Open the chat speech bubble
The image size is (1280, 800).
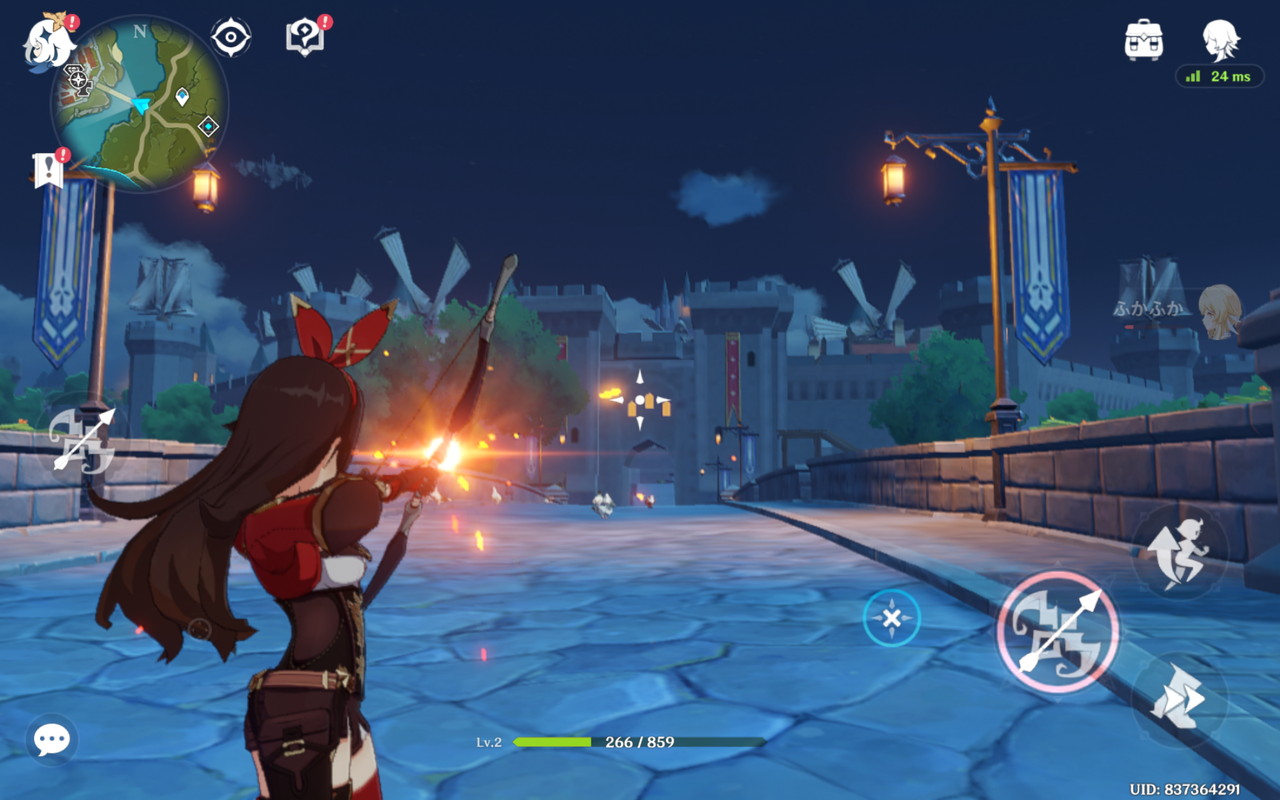pos(52,739)
